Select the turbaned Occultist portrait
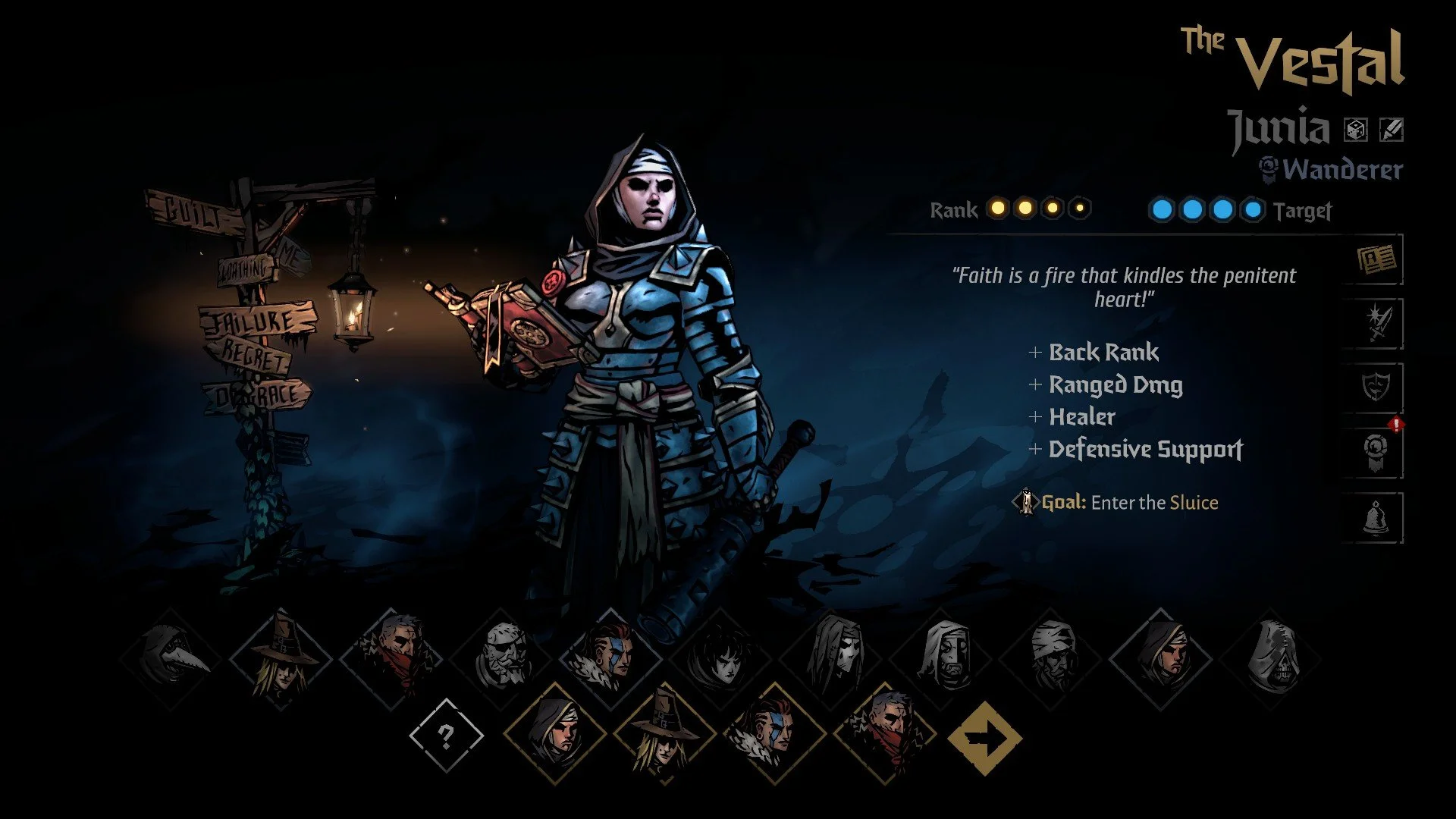The width and height of the screenshot is (1456, 819). [1052, 658]
